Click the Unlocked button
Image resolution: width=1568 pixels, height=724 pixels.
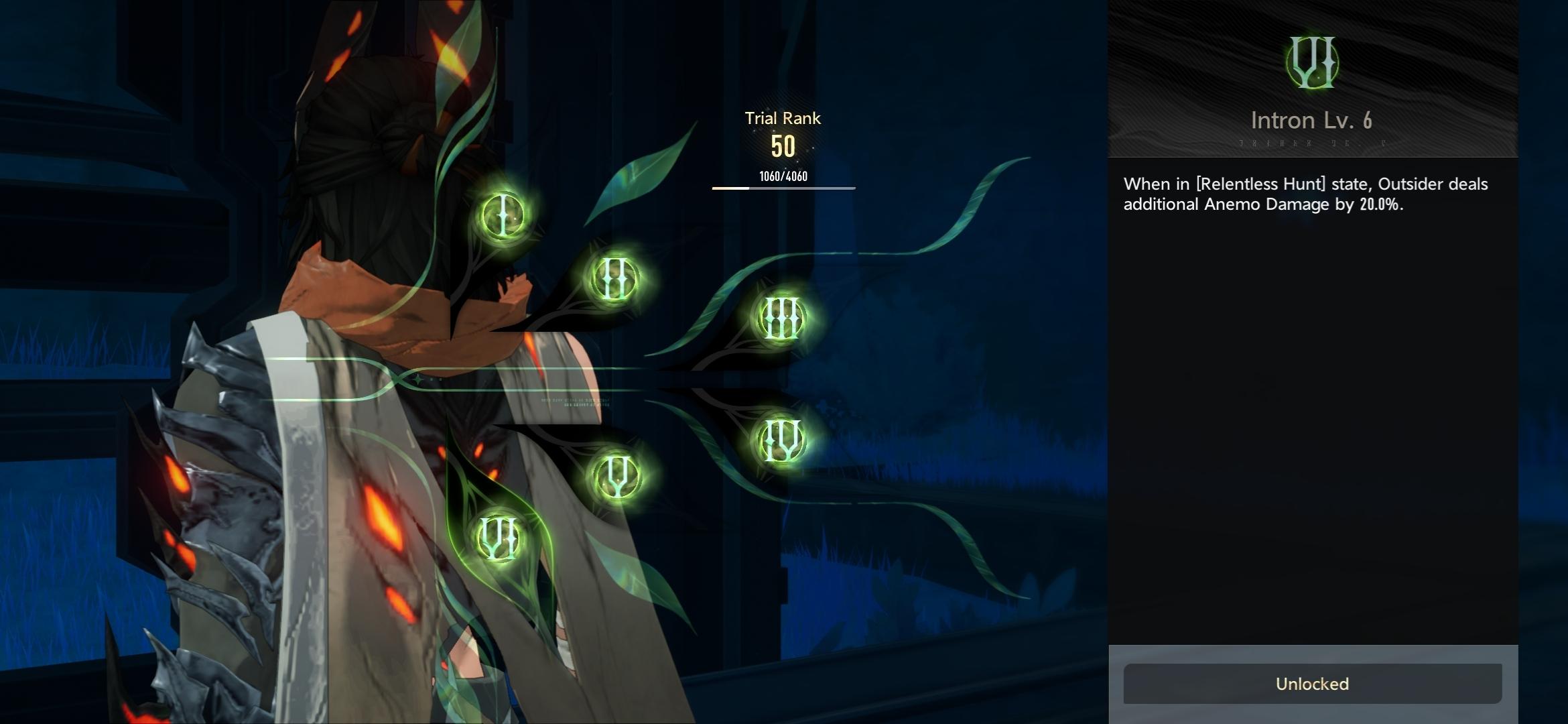[1312, 684]
